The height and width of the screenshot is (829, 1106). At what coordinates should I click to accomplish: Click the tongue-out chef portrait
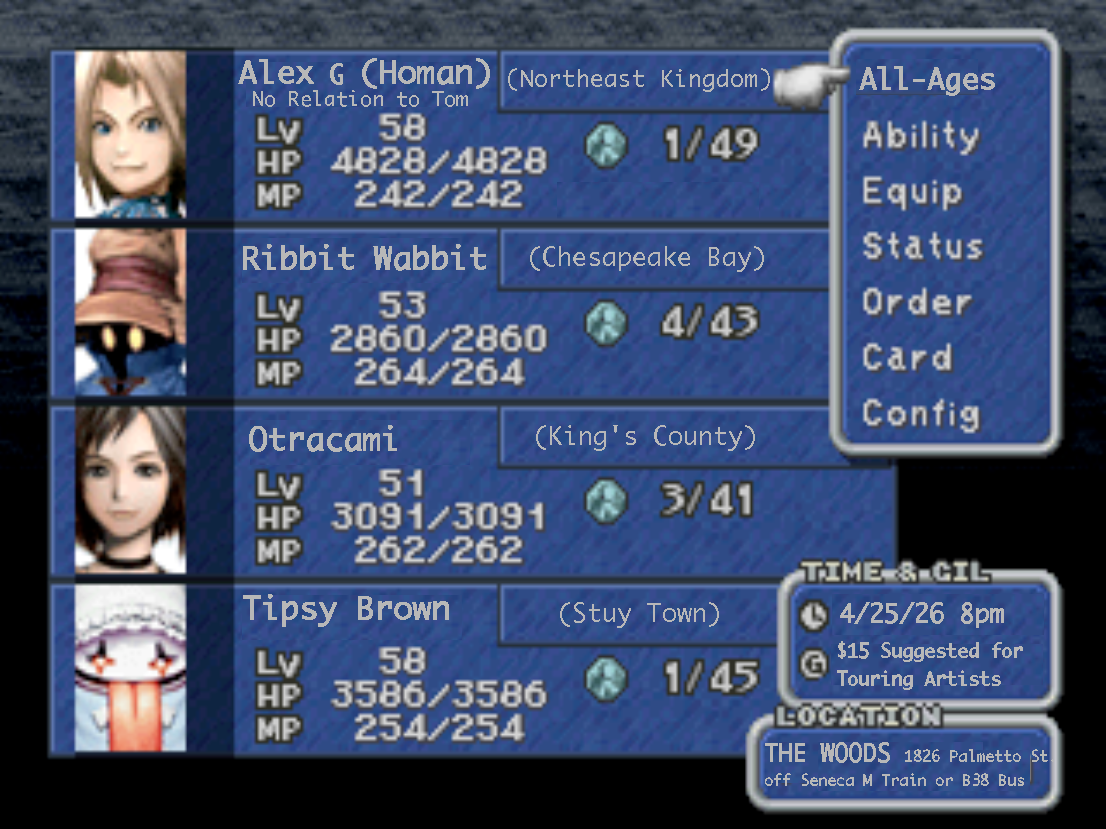130,668
